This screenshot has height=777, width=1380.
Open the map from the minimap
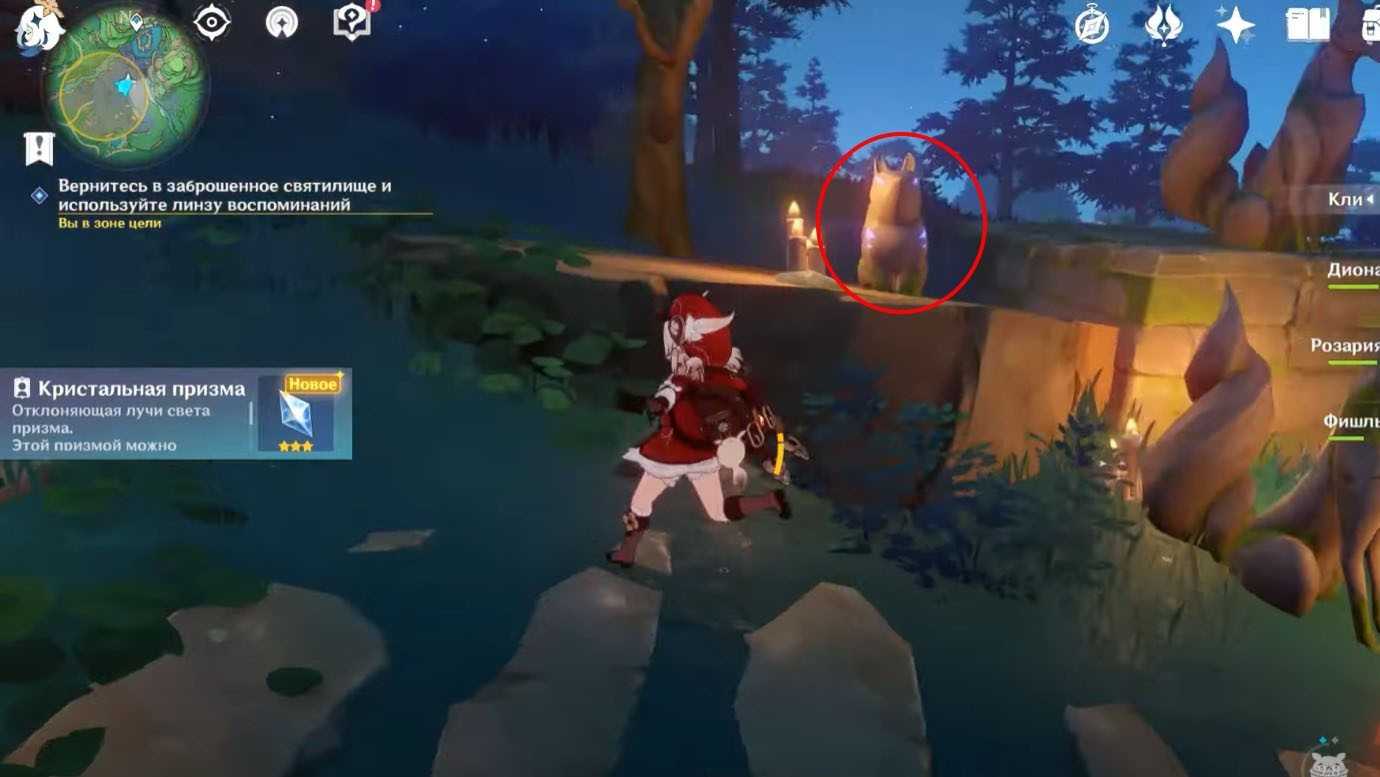coord(126,87)
